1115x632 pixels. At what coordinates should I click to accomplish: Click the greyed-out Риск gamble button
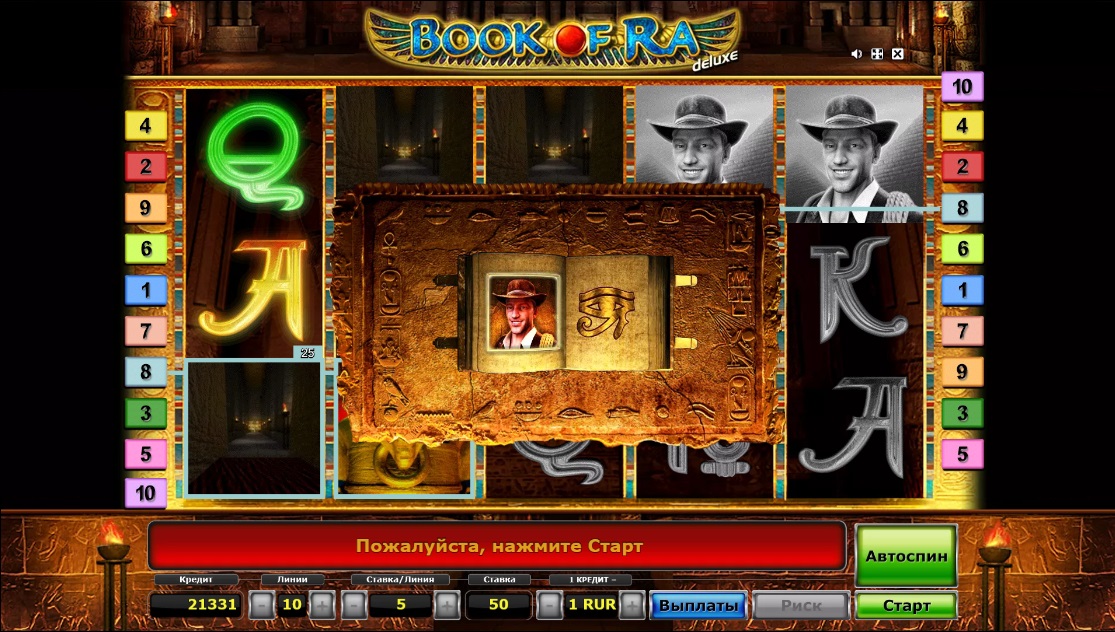click(801, 605)
